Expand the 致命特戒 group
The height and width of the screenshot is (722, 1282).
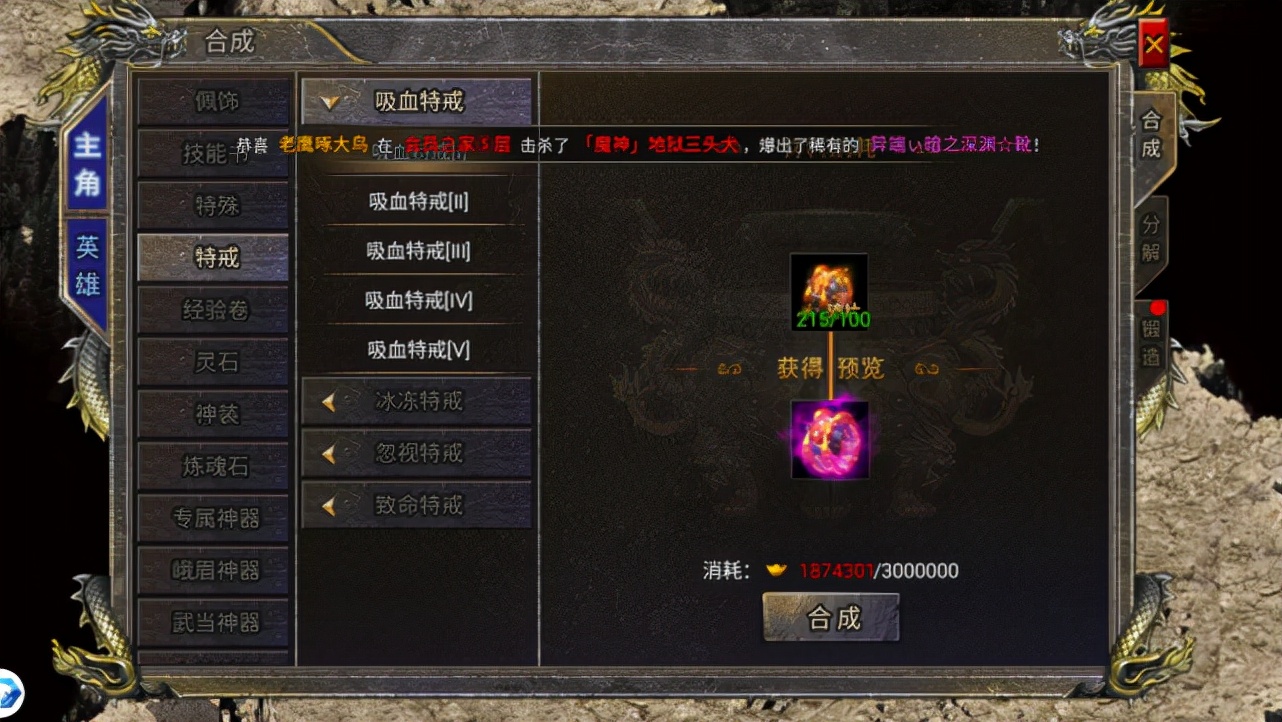[417, 505]
